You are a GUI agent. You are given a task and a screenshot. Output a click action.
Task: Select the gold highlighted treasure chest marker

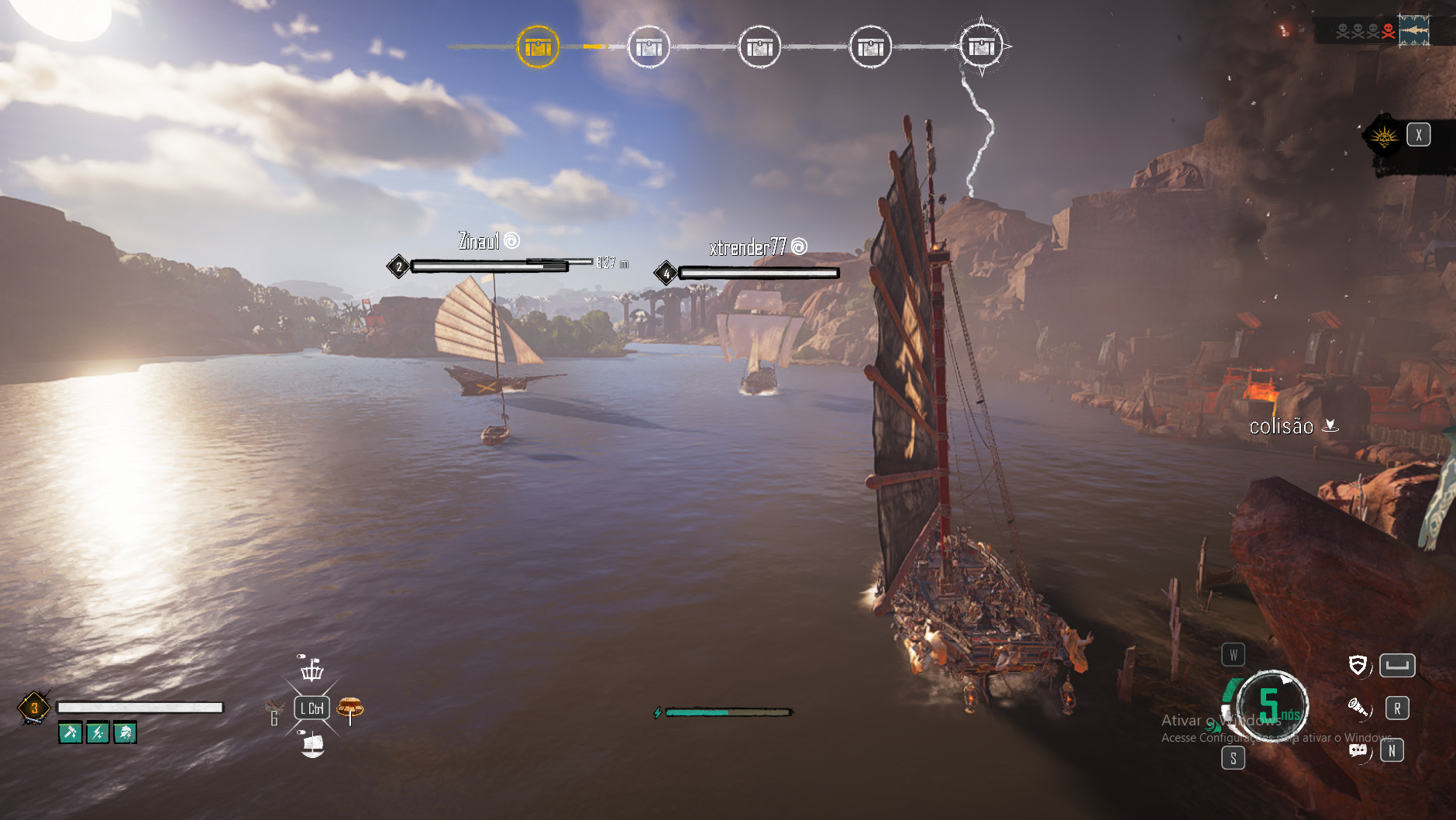click(538, 47)
